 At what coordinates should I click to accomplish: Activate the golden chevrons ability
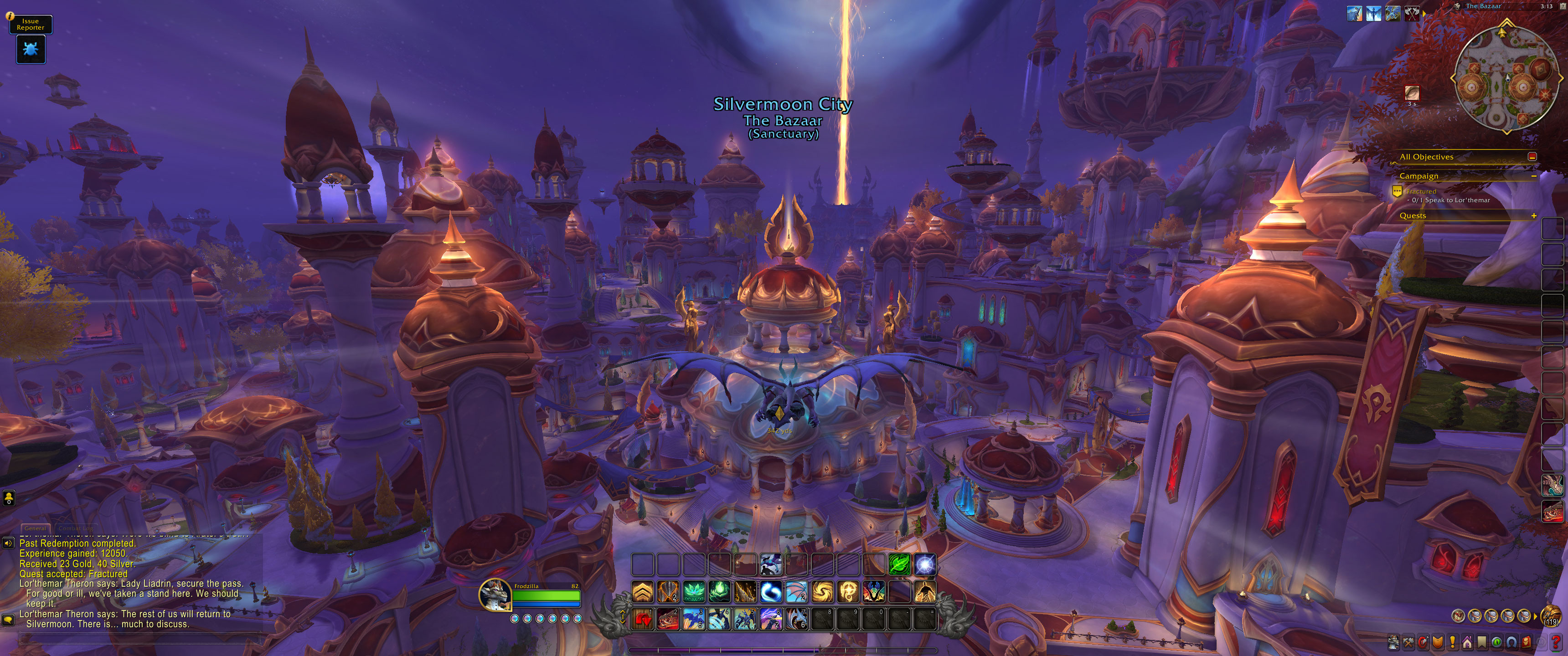pyautogui.click(x=643, y=591)
